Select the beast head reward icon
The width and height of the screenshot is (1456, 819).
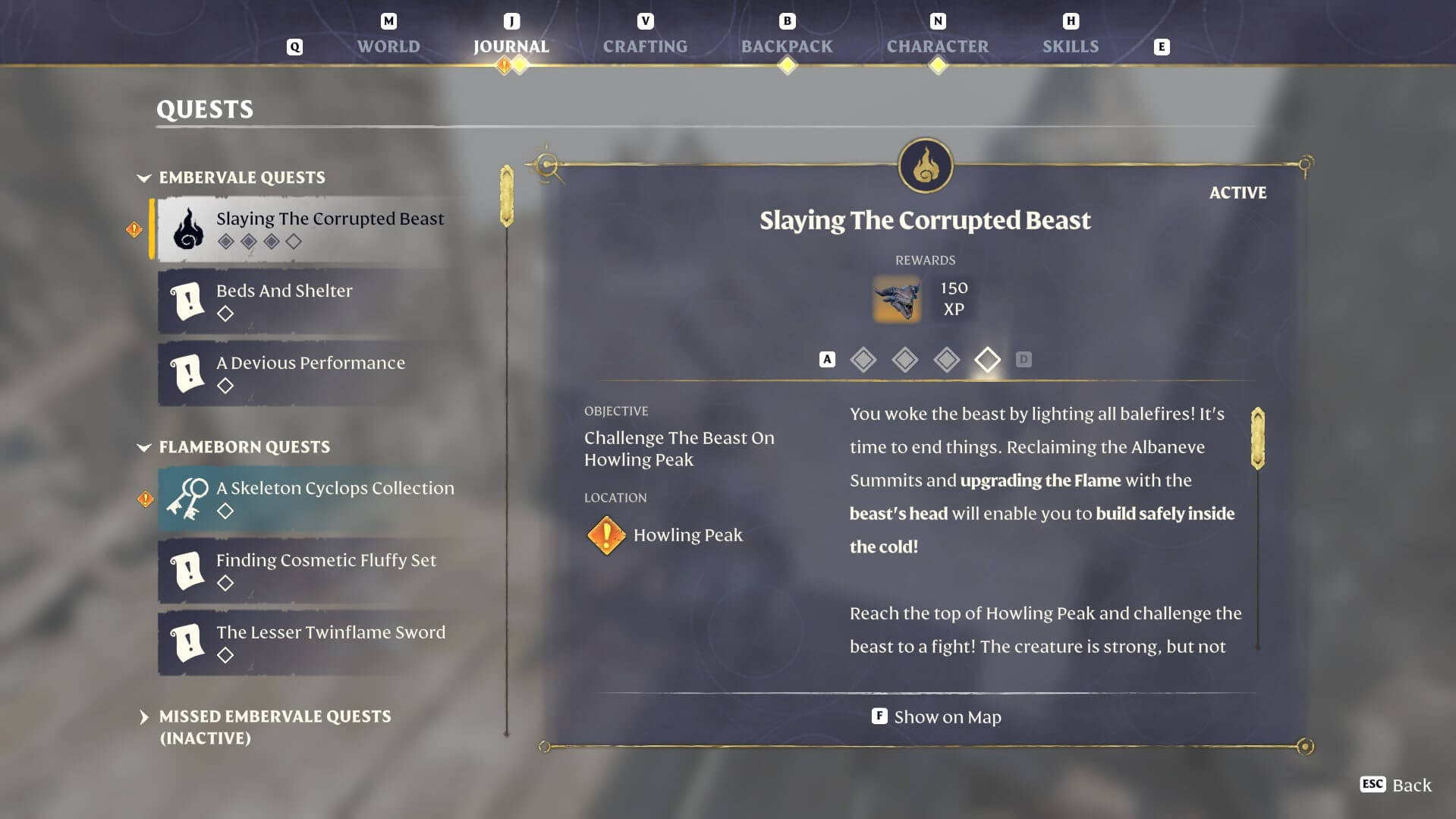pos(897,299)
